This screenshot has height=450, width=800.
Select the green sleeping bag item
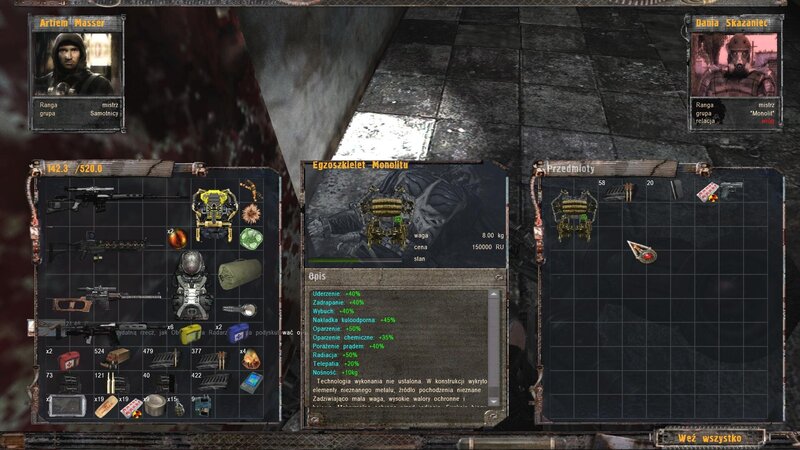[241, 271]
